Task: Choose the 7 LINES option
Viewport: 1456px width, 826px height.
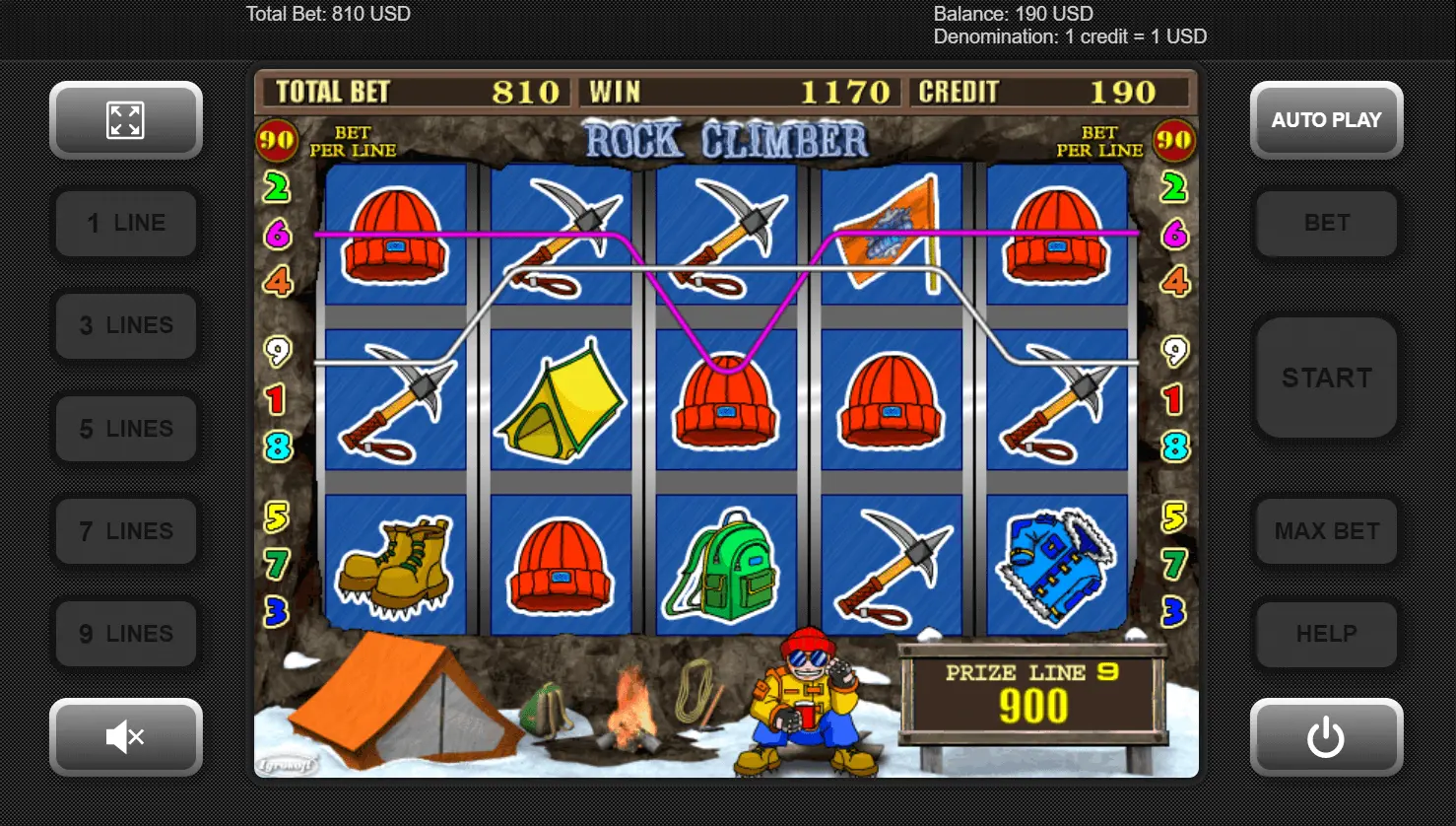Action: point(126,531)
